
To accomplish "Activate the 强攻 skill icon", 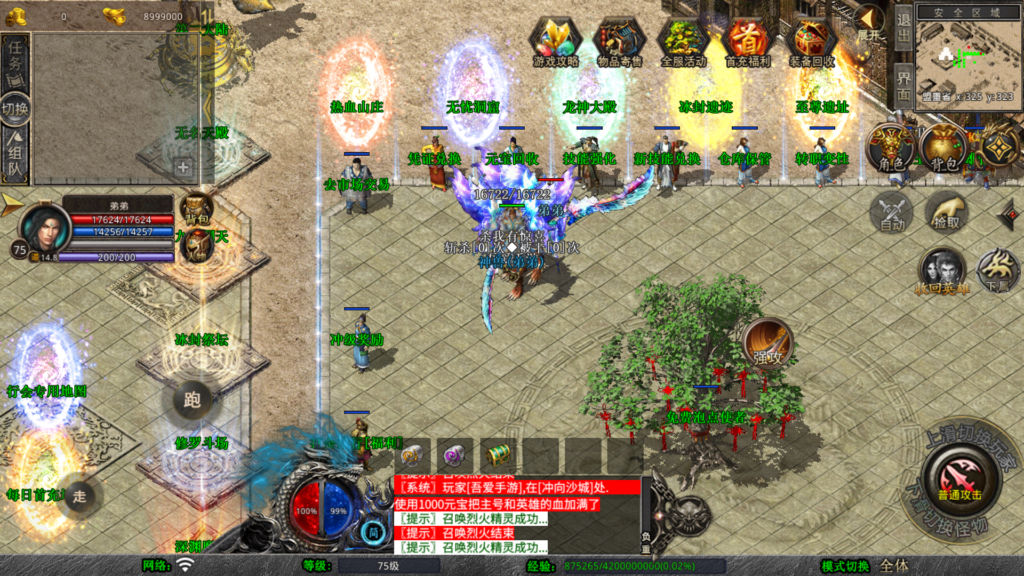I will tap(768, 343).
